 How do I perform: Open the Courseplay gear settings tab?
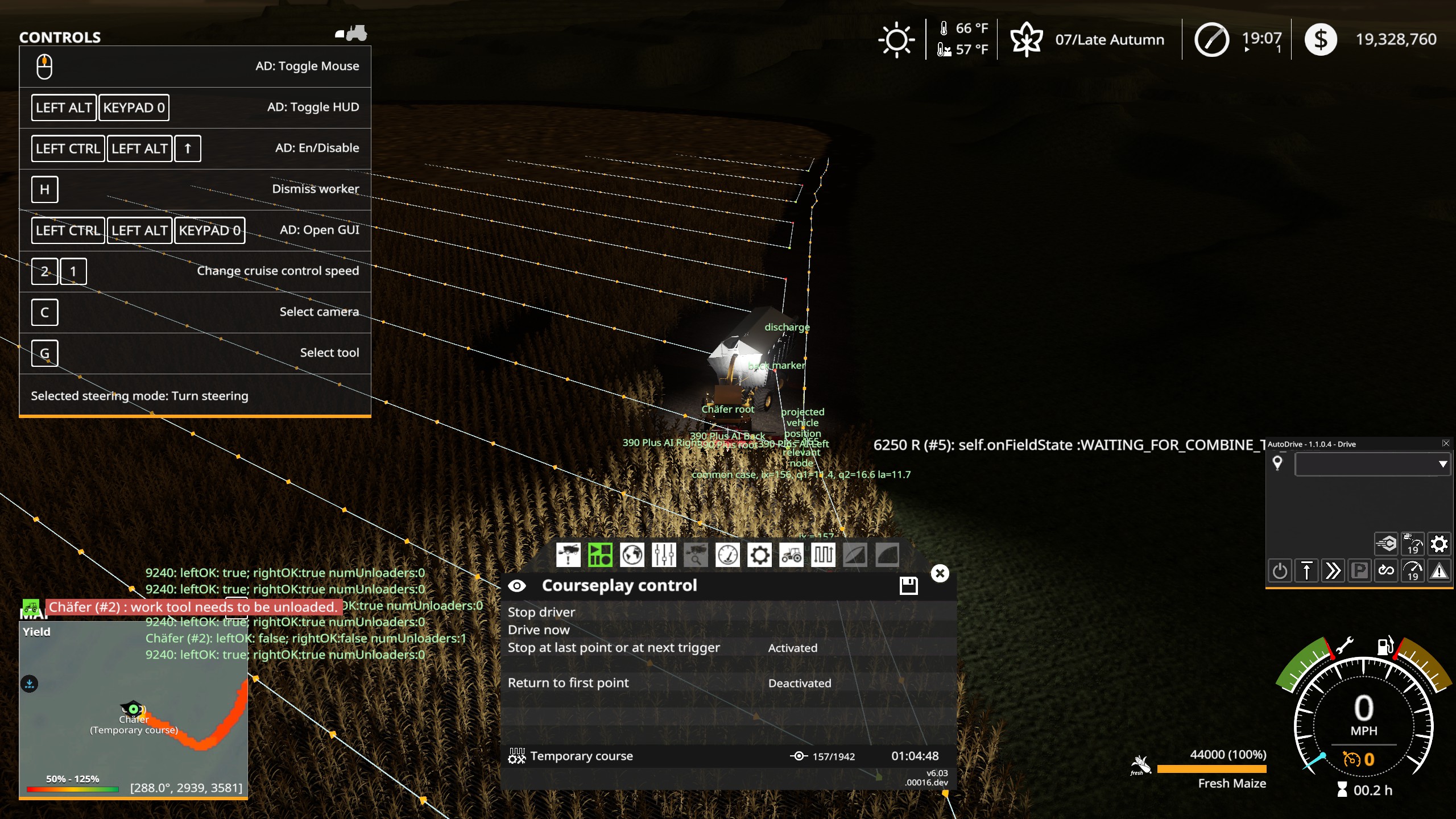pos(760,555)
